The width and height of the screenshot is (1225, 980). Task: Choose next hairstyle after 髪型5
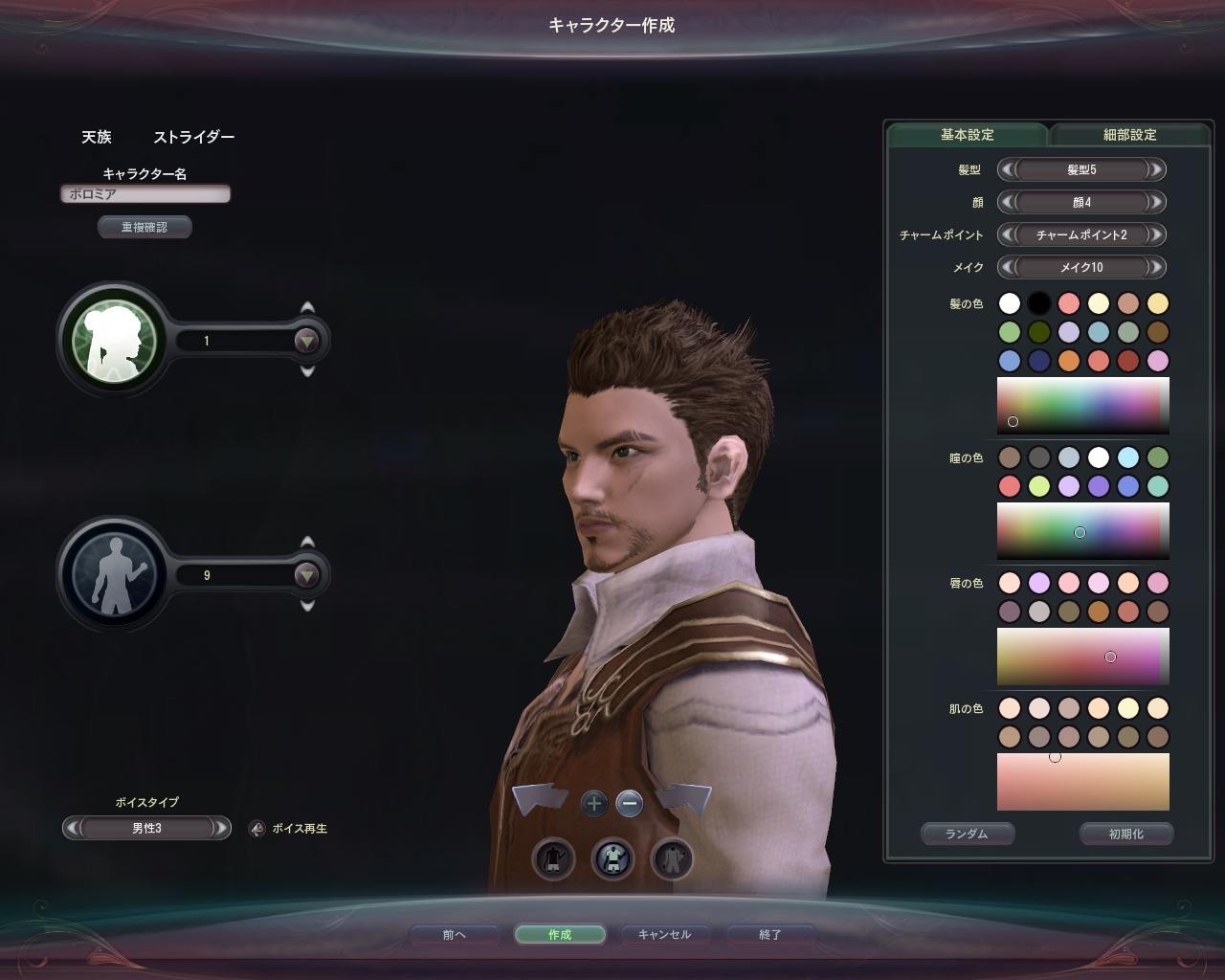(x=1156, y=170)
